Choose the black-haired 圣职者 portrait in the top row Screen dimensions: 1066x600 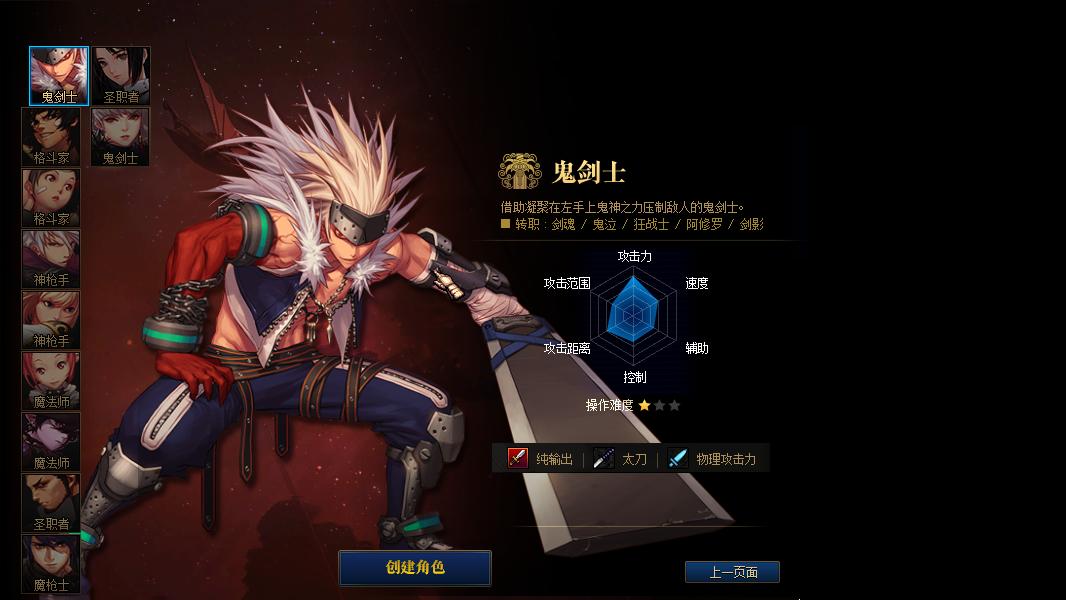pos(121,76)
